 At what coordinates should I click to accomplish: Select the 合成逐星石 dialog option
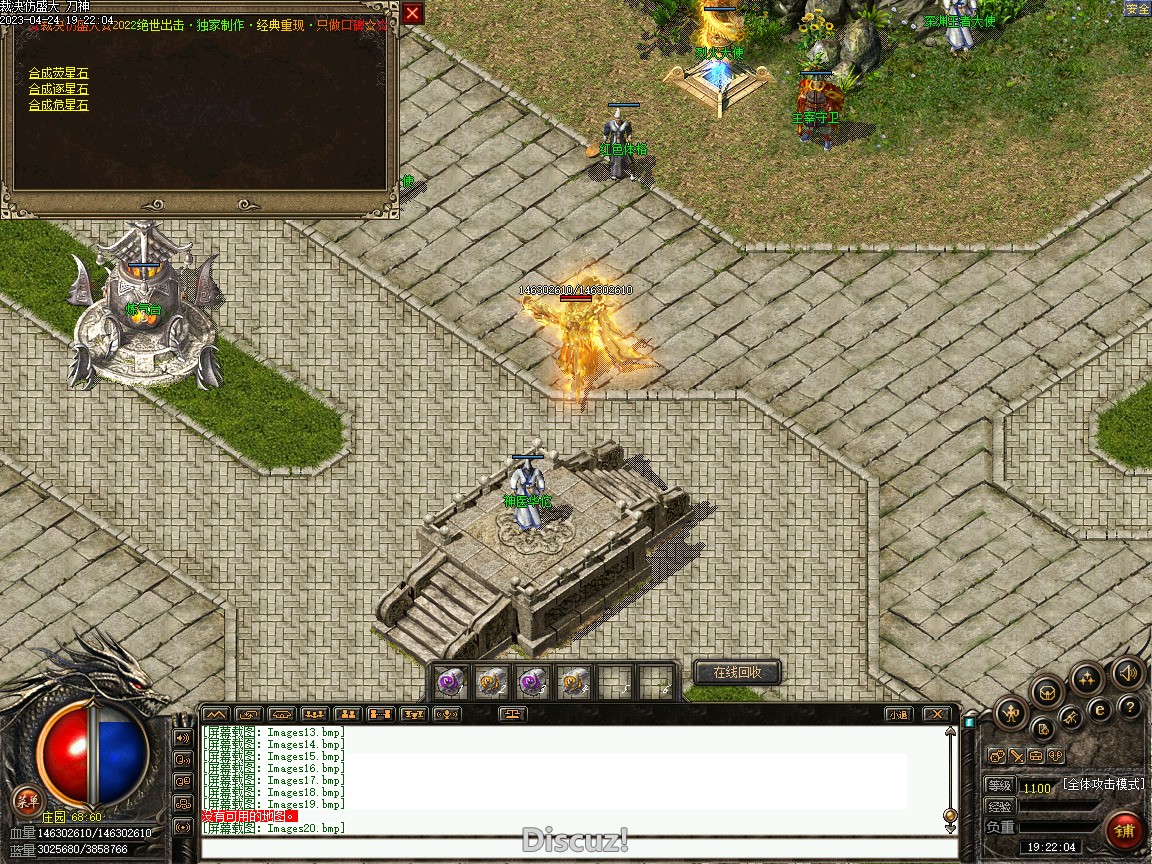pos(58,89)
